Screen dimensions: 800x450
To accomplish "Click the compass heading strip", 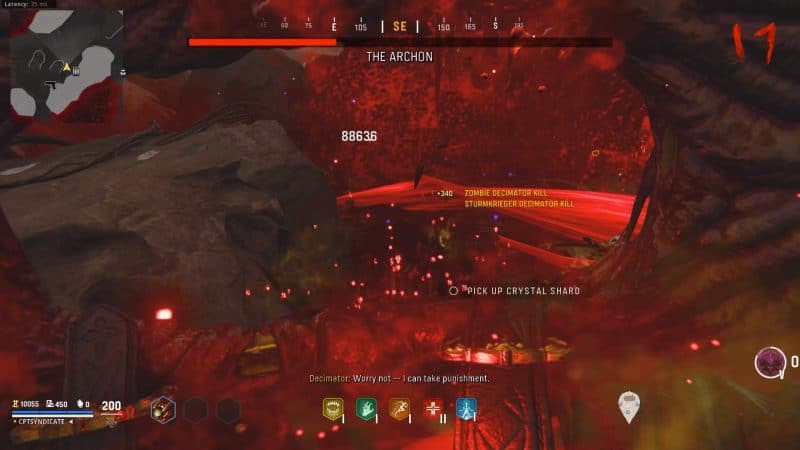I will 398,27.
